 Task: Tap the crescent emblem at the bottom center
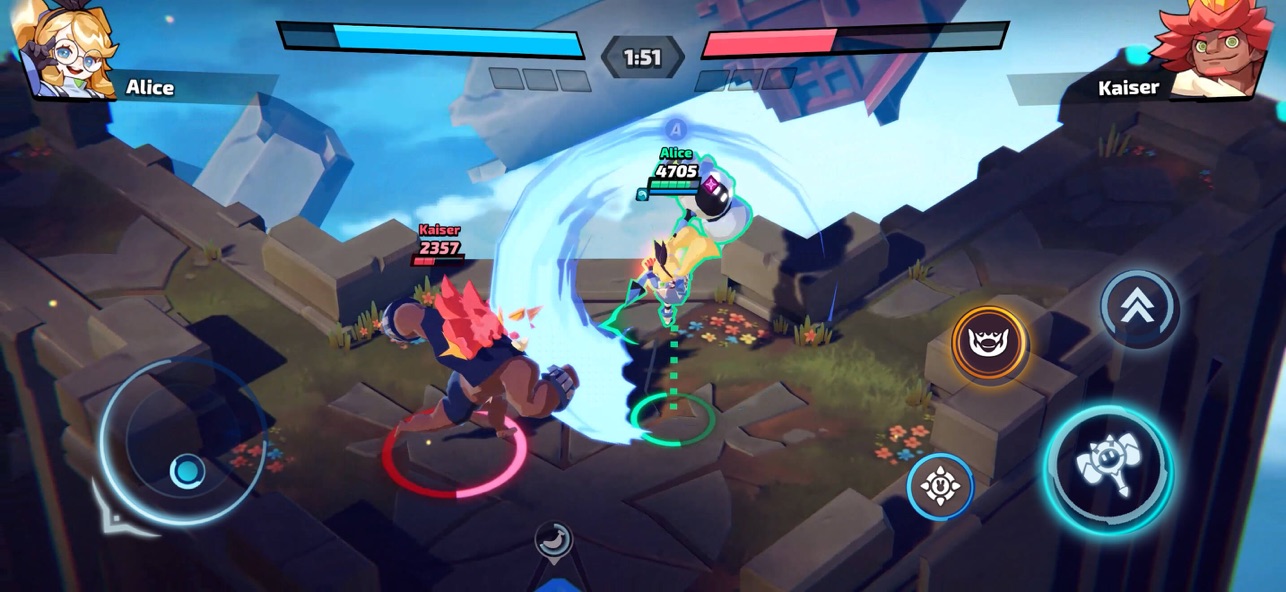click(553, 541)
